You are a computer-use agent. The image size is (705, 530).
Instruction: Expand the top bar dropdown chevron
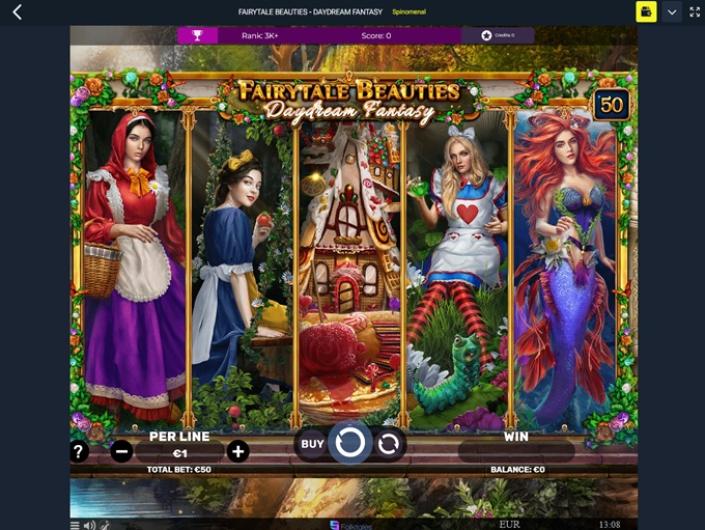(672, 12)
